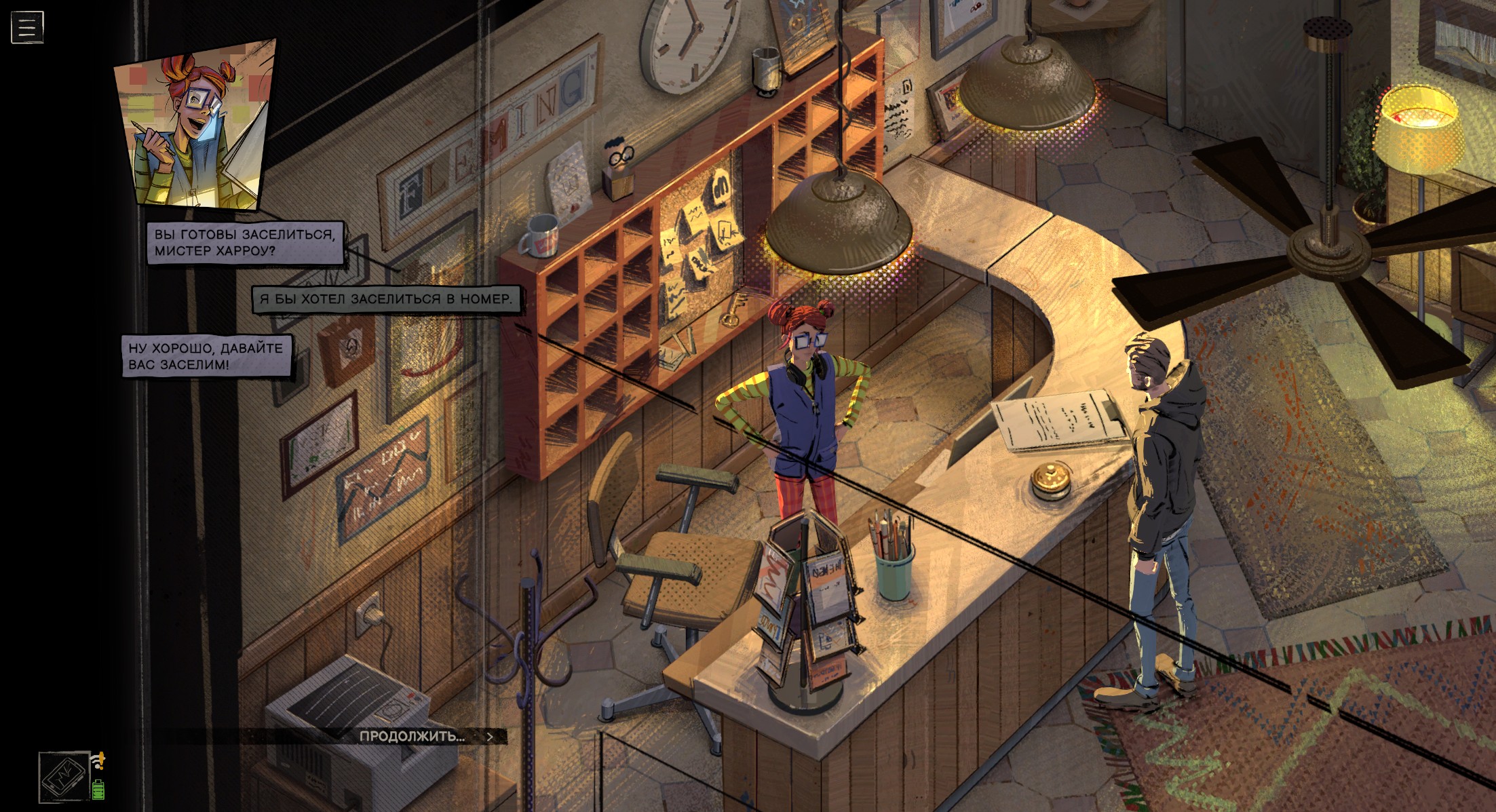Open the phone device icon
This screenshot has width=1496, height=812.
point(64,777)
